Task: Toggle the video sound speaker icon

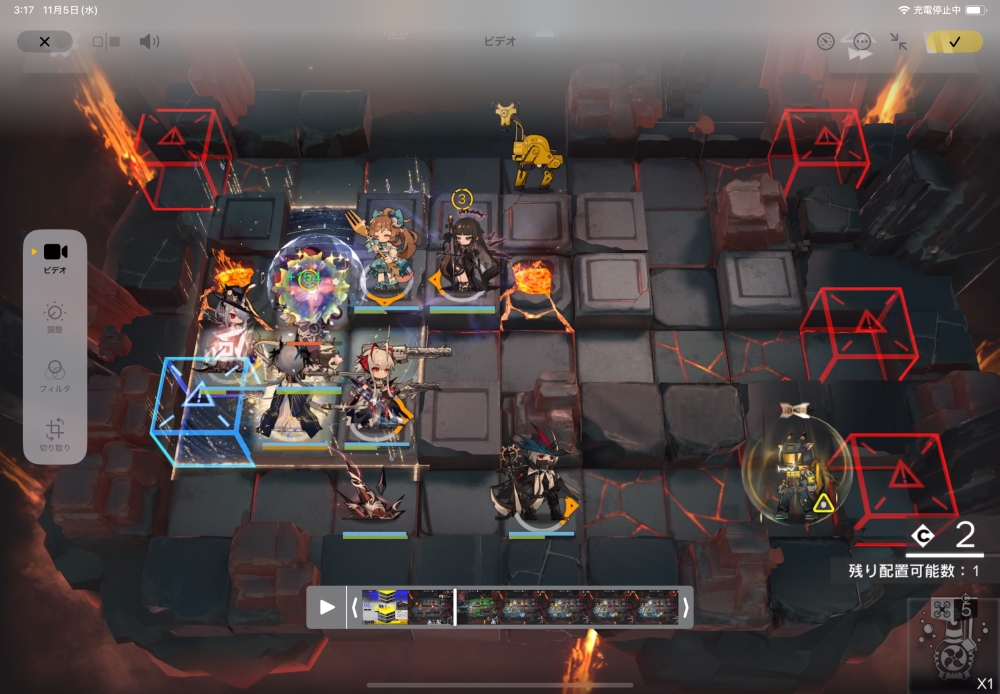Action: click(x=149, y=42)
